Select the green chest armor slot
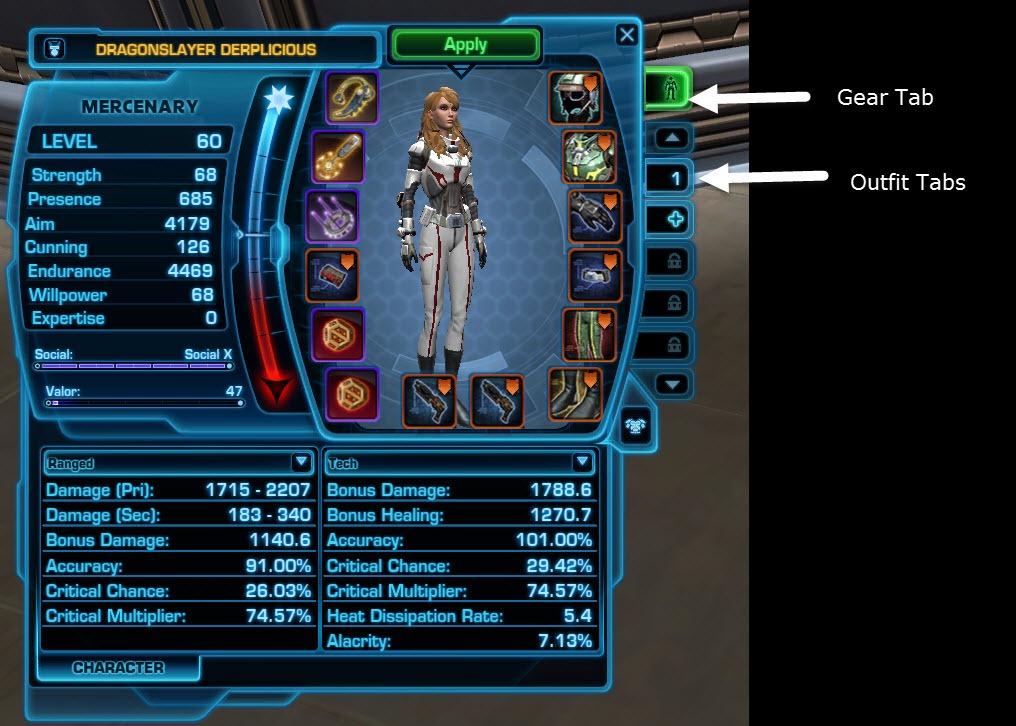 (x=588, y=156)
